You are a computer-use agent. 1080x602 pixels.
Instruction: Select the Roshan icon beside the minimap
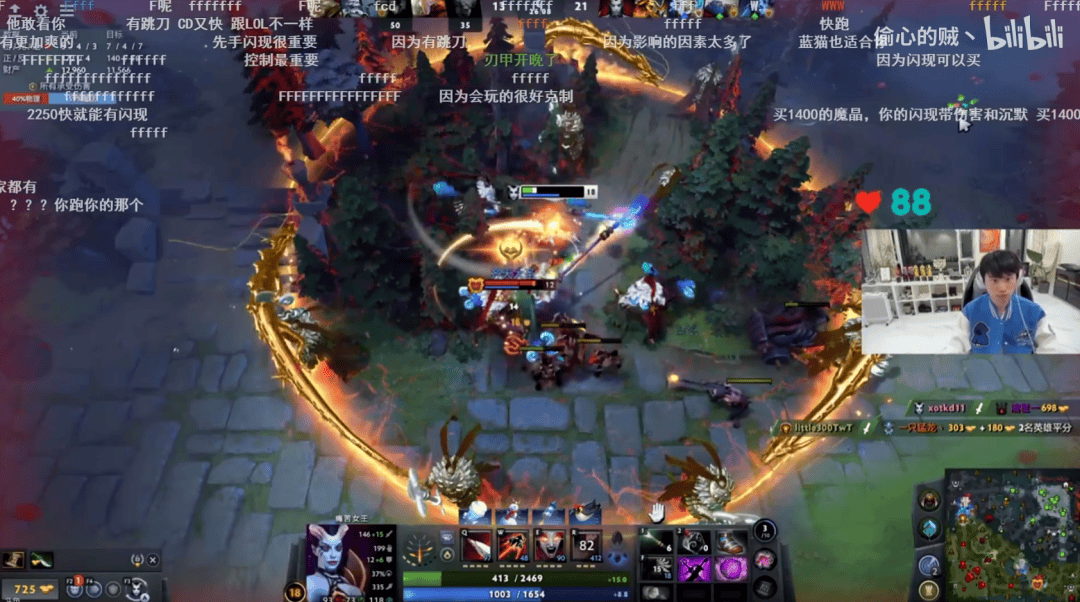pyautogui.click(x=931, y=499)
